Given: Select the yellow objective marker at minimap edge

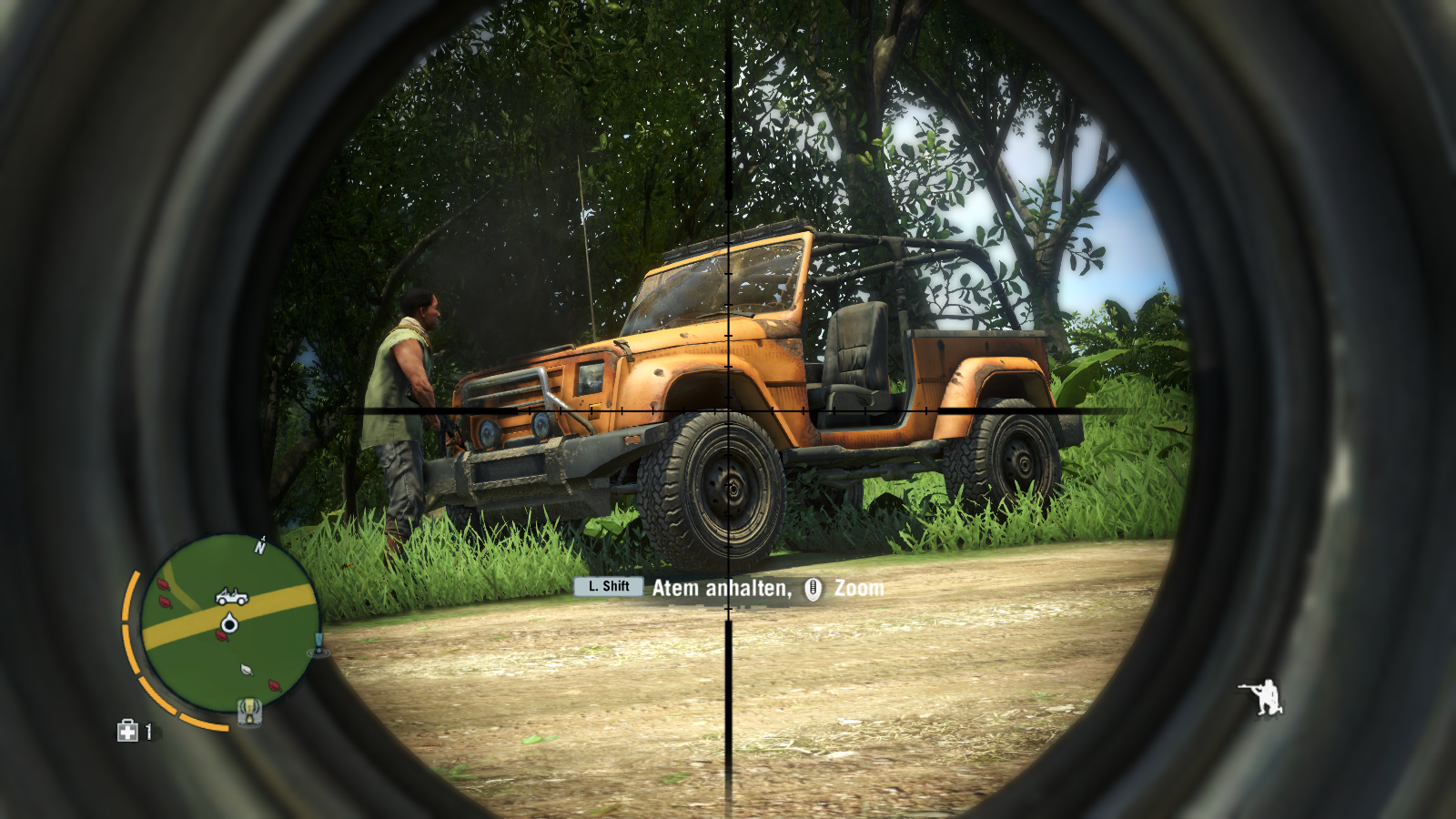Looking at the screenshot, I should (249, 710).
